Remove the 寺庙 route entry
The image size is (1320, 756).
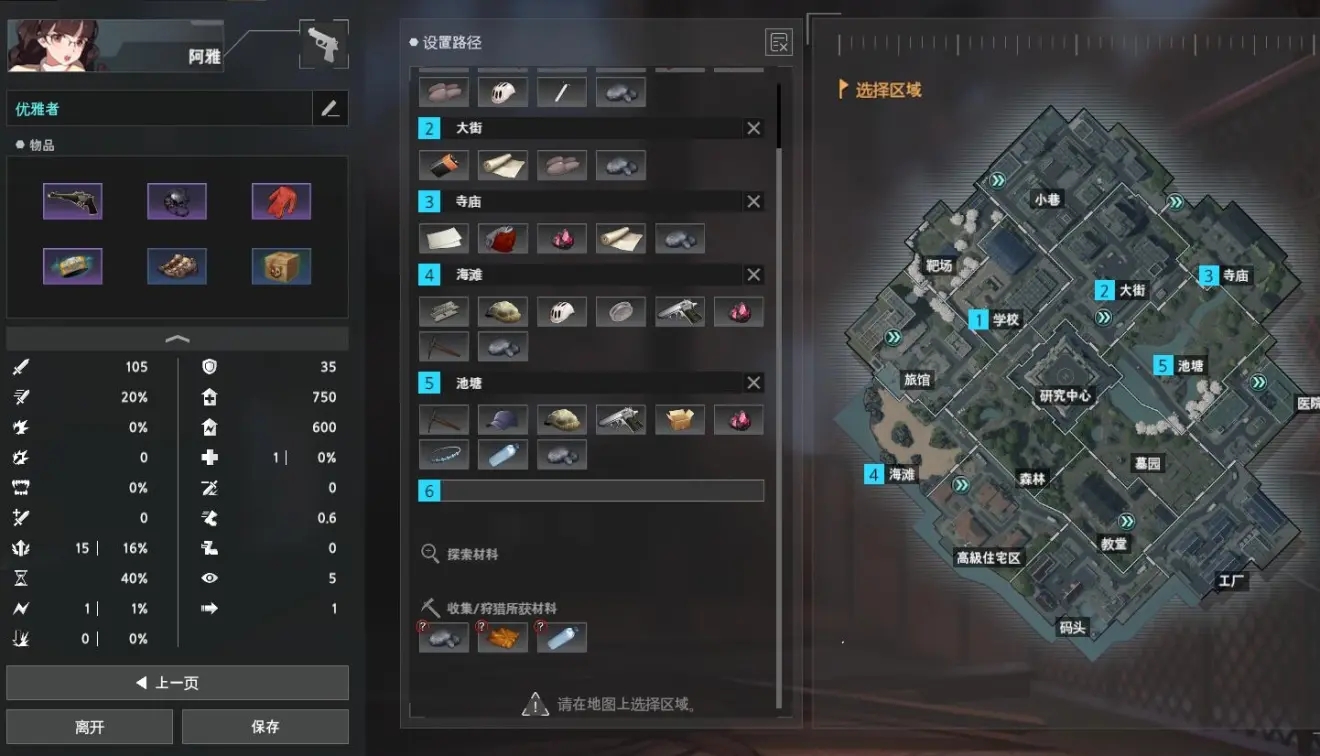tap(754, 201)
